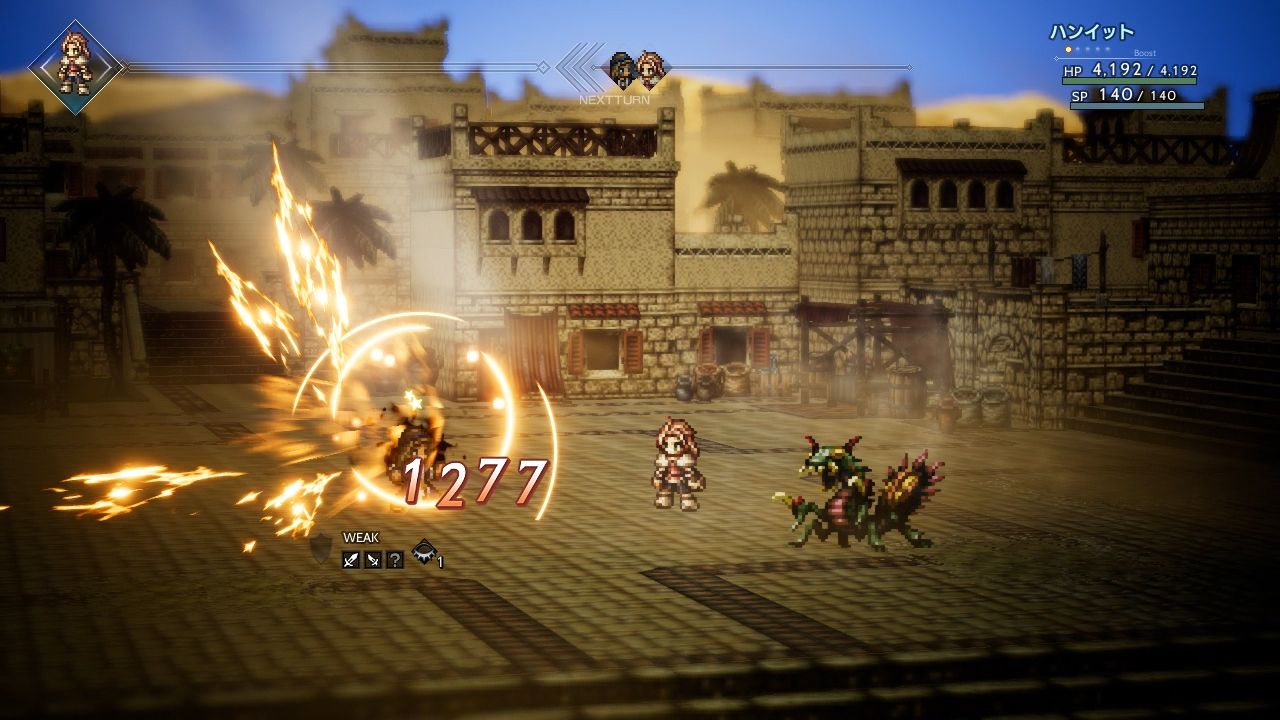
Task: Select the brown-haired character in the turn order
Action: pos(649,67)
